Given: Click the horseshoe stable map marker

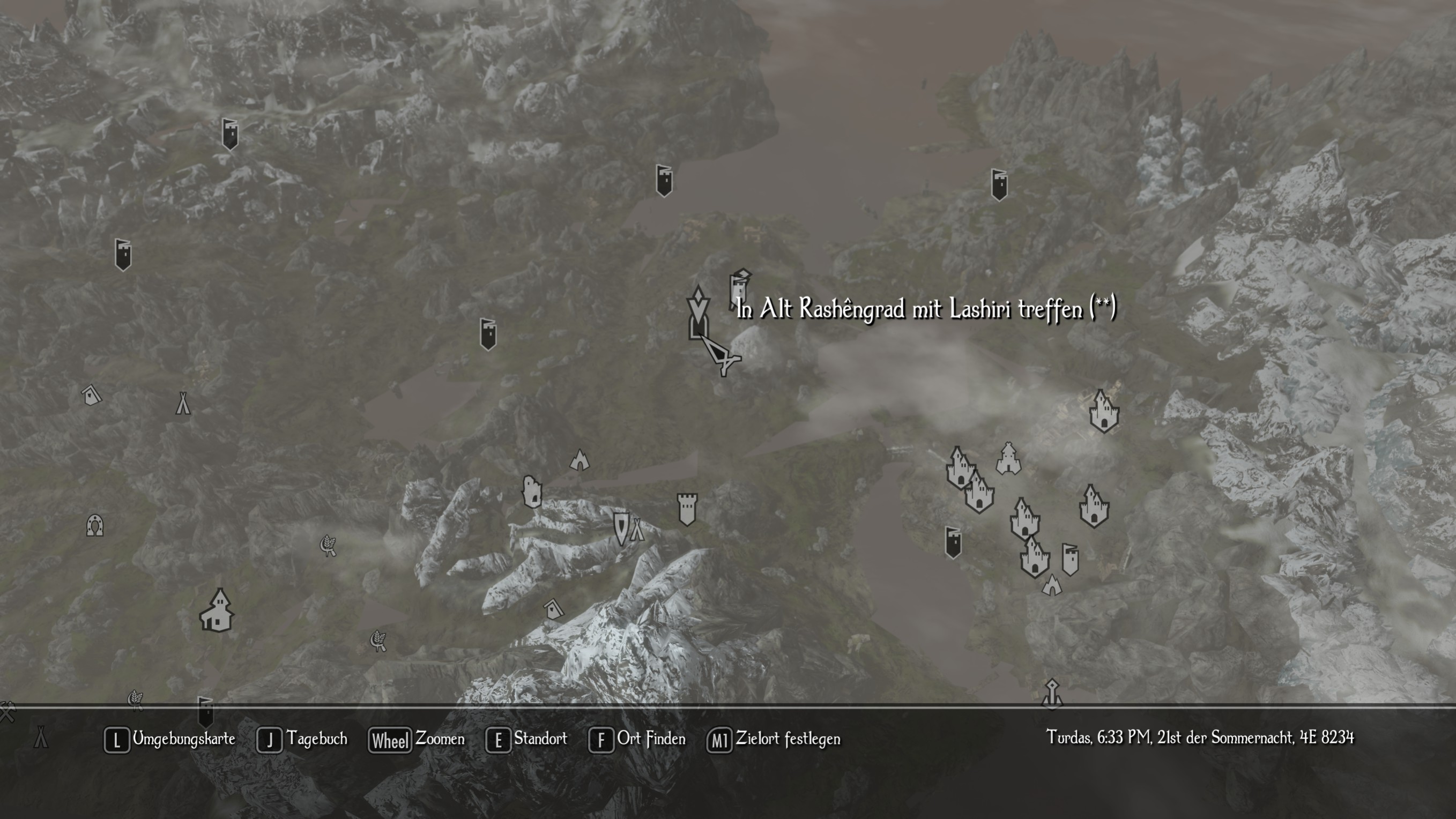Looking at the screenshot, I should click(94, 526).
